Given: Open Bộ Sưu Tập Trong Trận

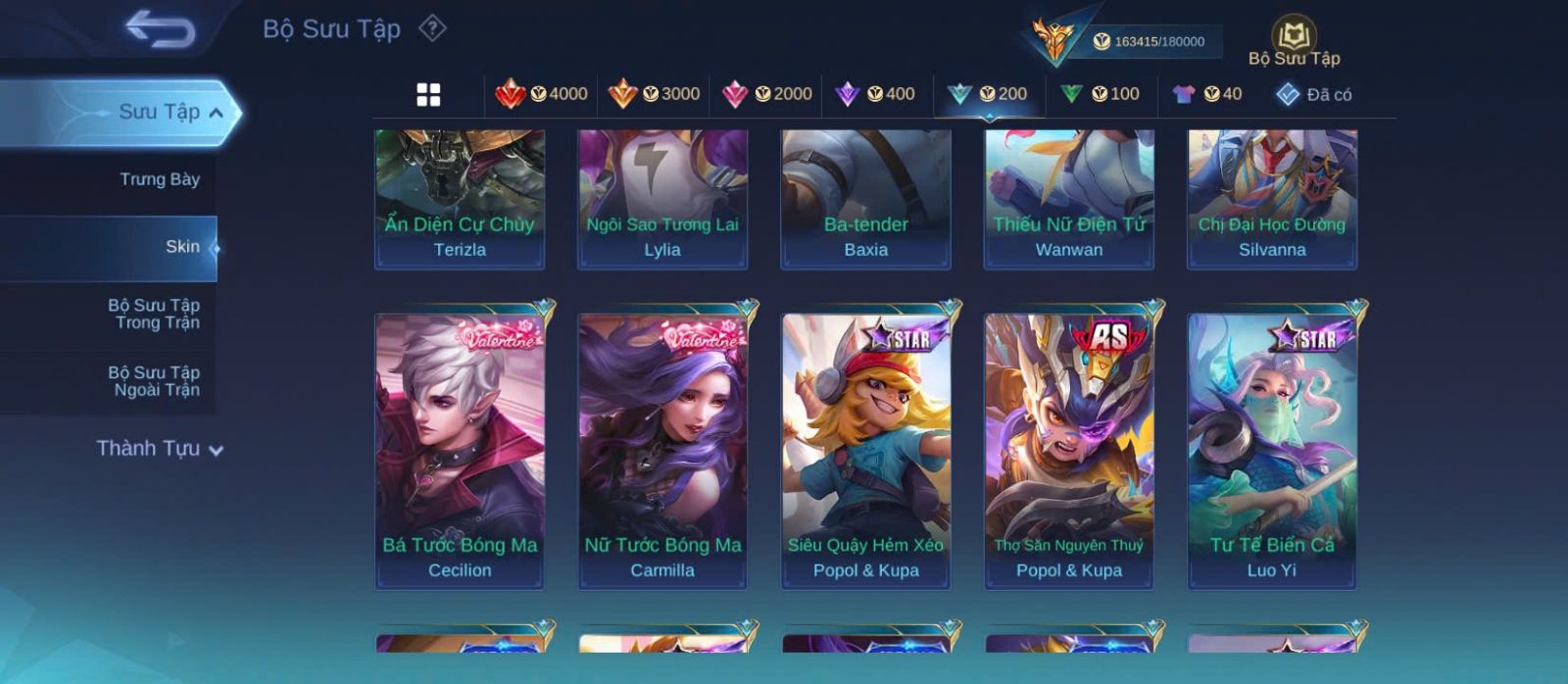Looking at the screenshot, I should pos(154,314).
